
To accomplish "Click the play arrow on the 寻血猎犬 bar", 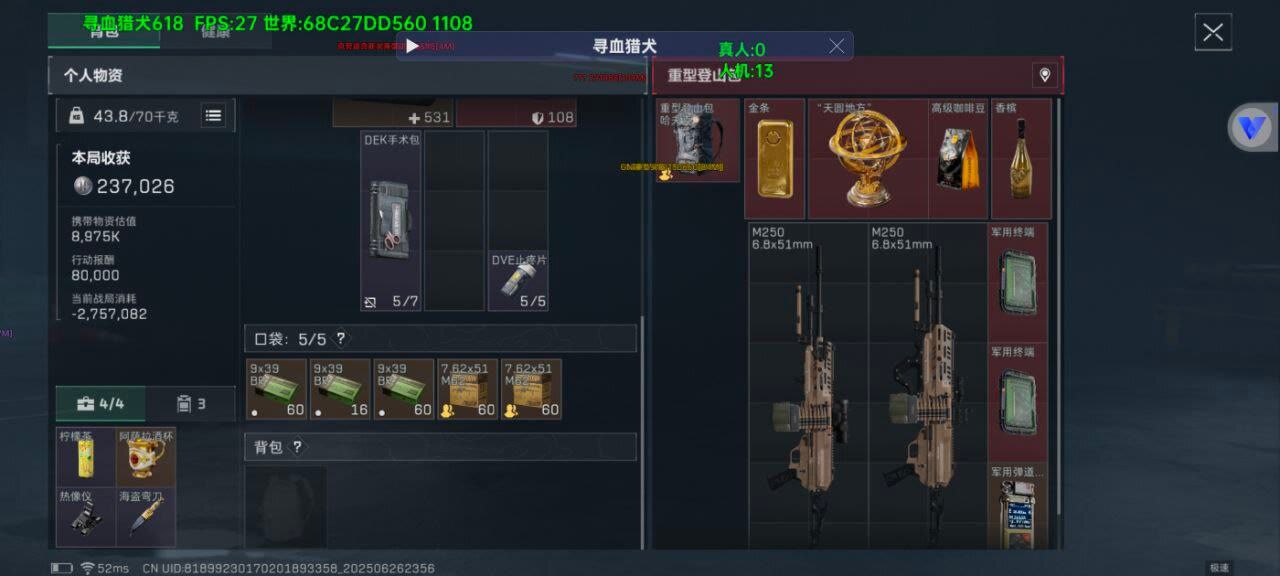I will click(412, 46).
